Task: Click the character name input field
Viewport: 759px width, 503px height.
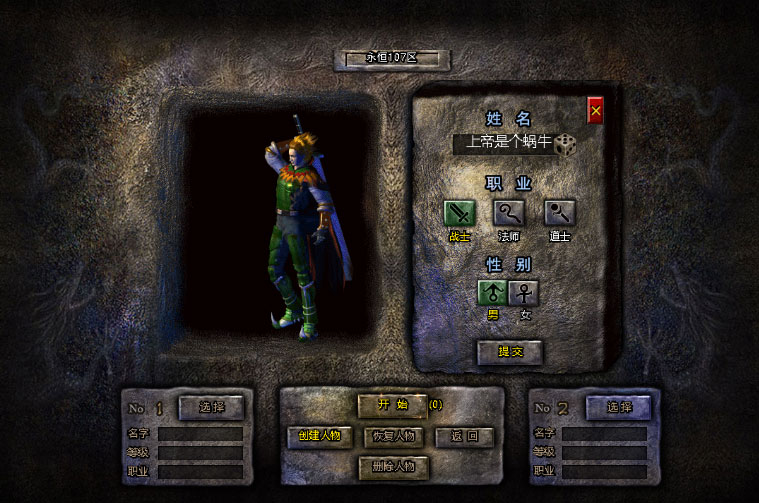Action: click(503, 144)
